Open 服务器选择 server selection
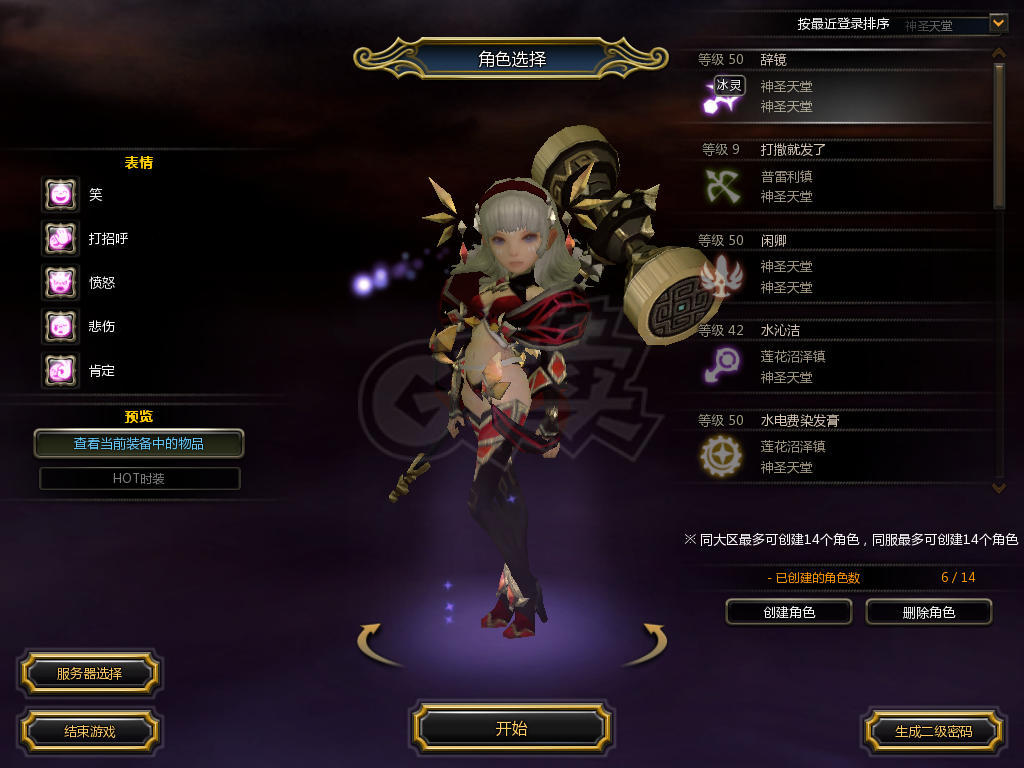Viewport: 1024px width, 768px height. (x=89, y=673)
